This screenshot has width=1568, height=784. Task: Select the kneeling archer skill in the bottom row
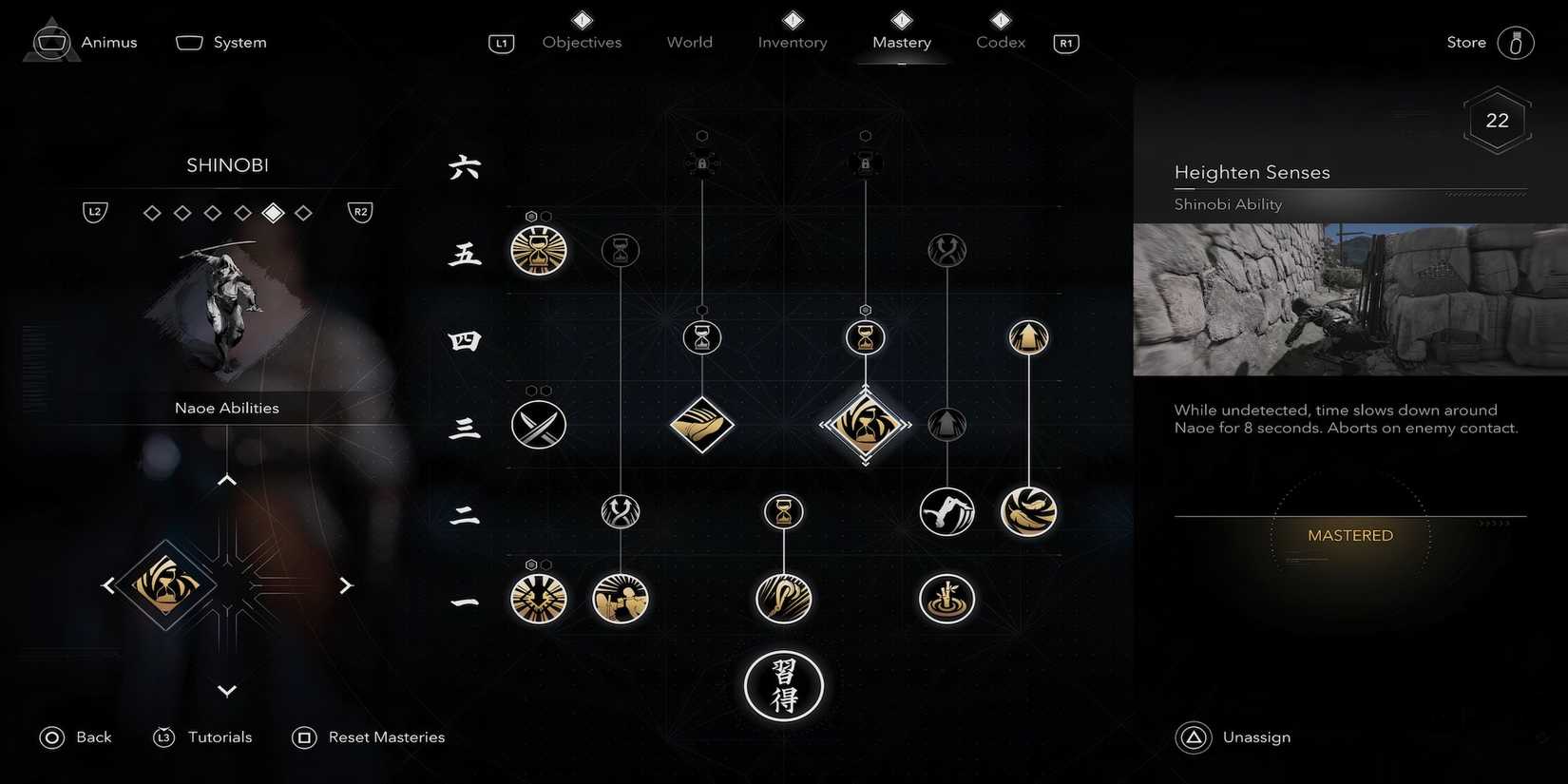coord(620,599)
